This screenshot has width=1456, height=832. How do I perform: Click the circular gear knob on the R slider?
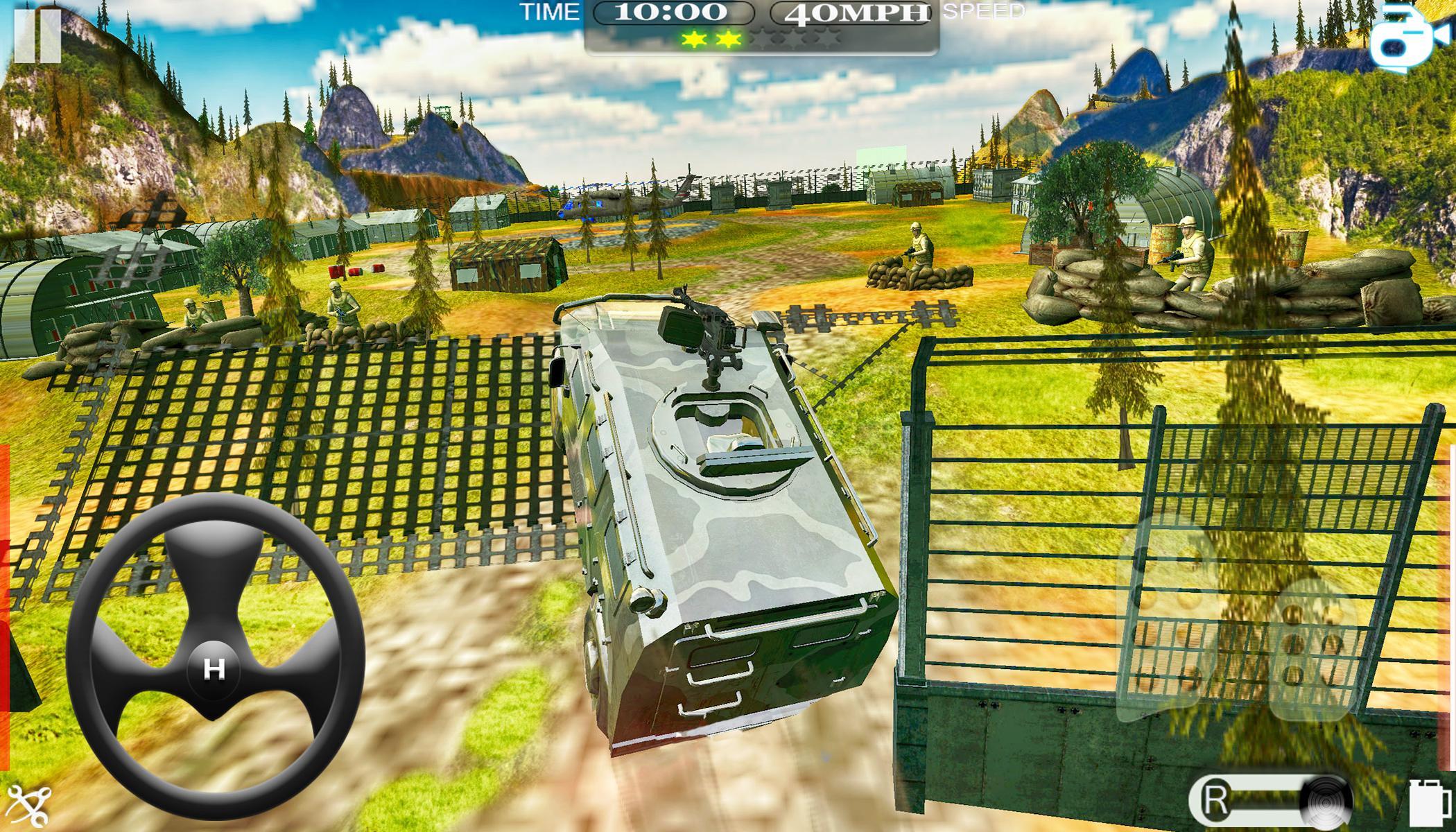pyautogui.click(x=1326, y=802)
